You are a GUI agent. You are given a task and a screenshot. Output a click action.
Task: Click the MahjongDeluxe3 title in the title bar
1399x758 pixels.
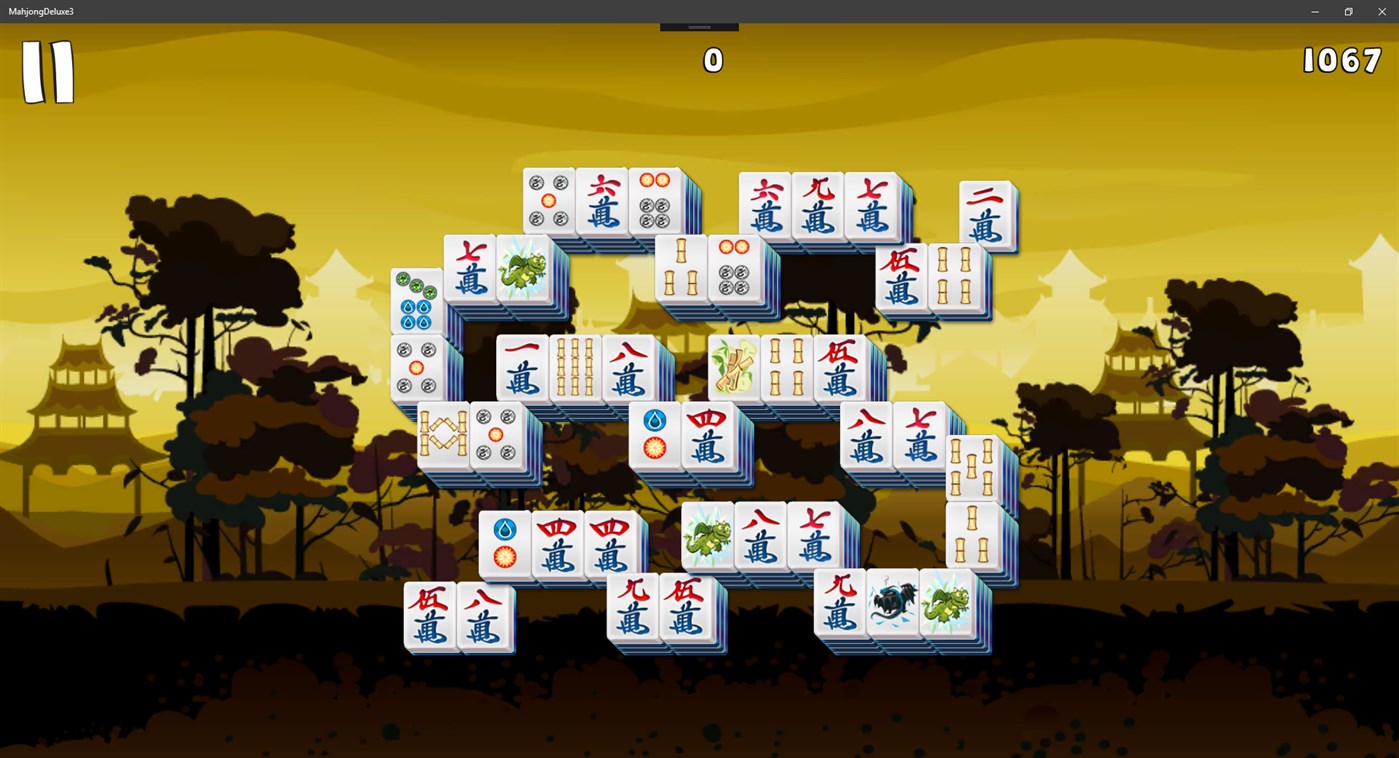coord(41,11)
